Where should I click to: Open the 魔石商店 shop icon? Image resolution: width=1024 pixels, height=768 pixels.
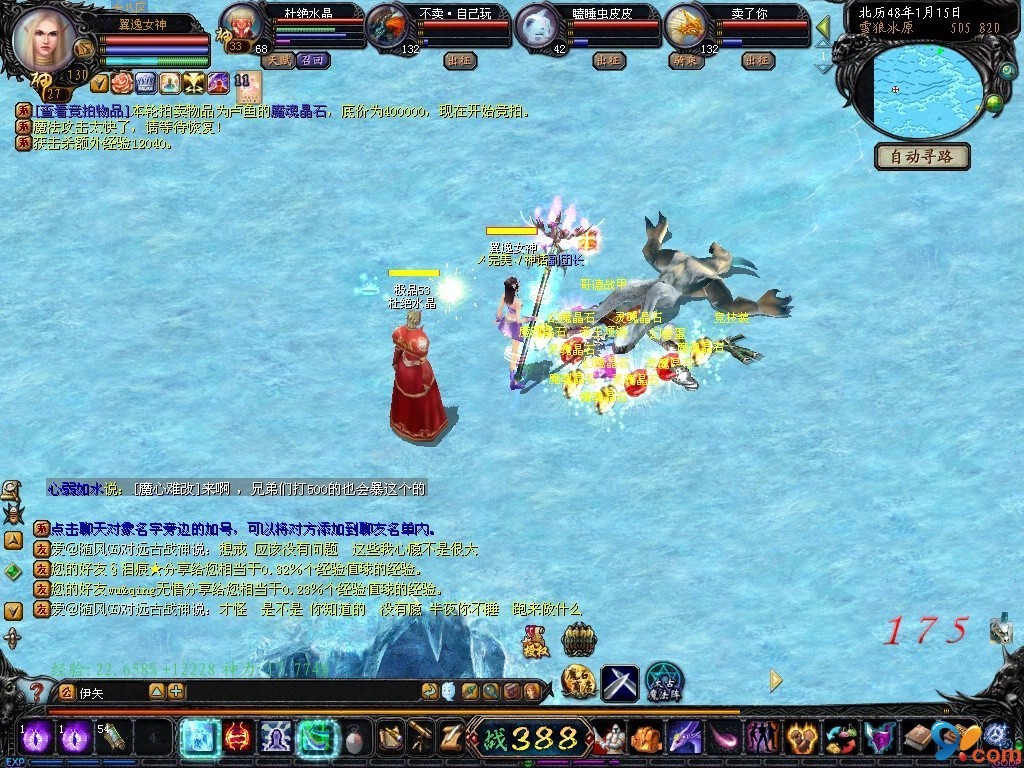tap(577, 682)
